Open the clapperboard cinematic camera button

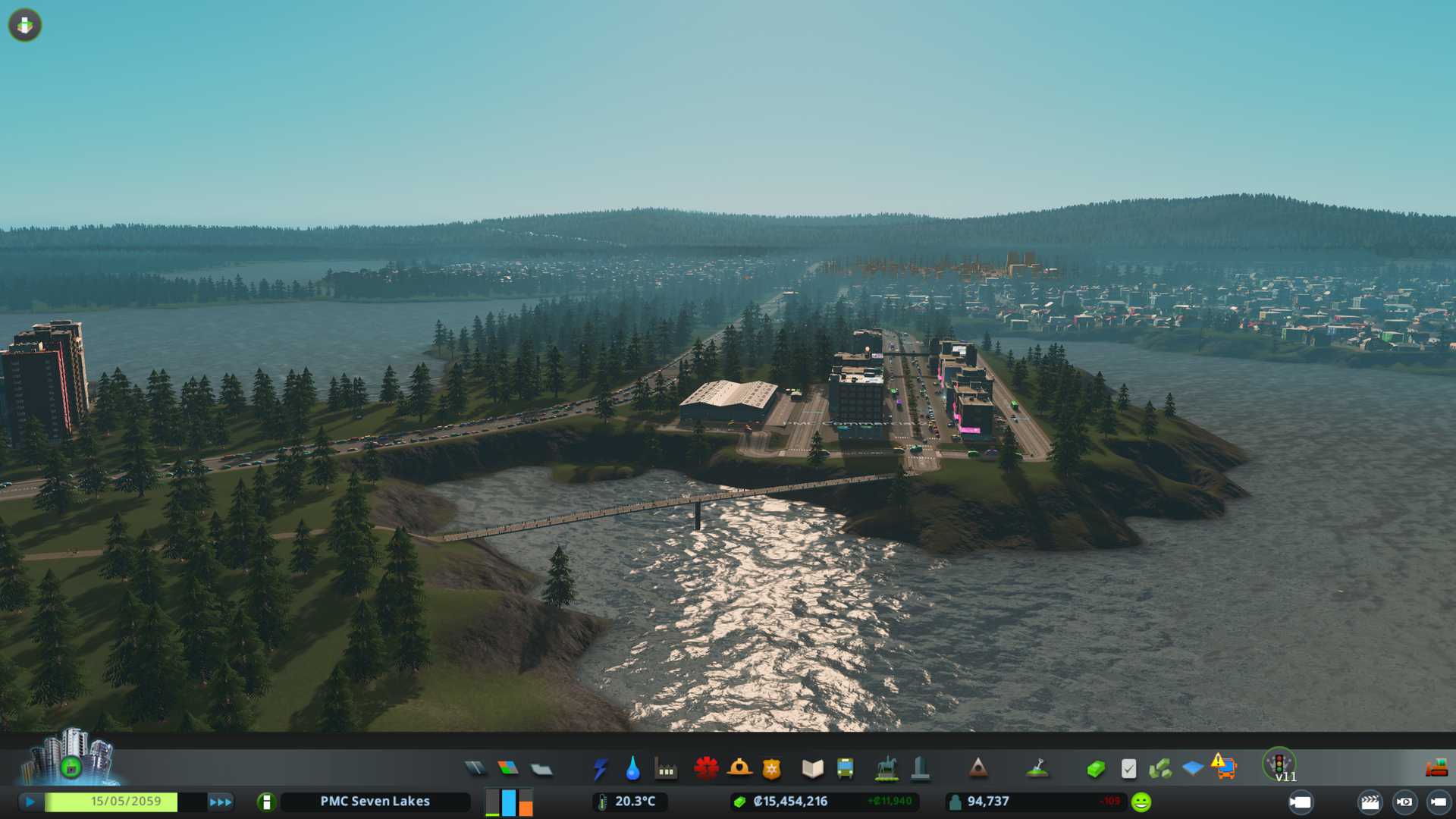tap(1370, 802)
